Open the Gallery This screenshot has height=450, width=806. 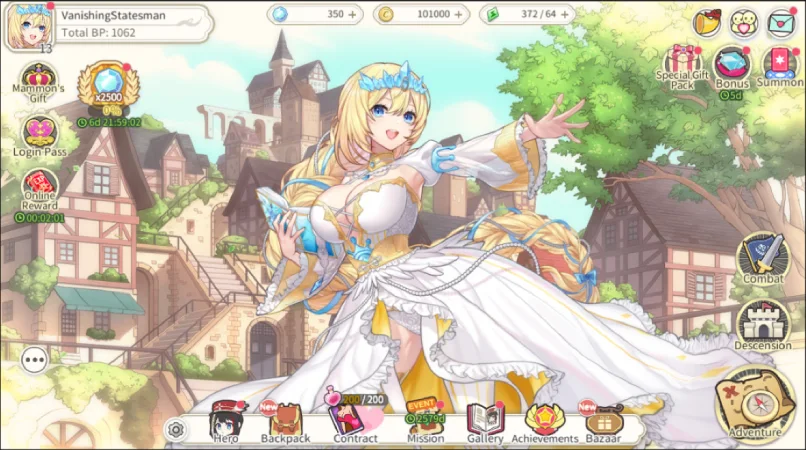pyautogui.click(x=485, y=424)
